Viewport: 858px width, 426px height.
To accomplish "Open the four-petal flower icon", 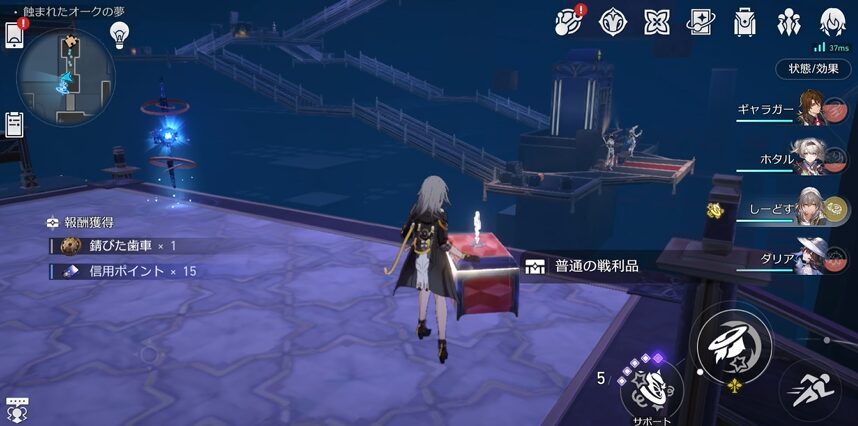I will click(655, 22).
